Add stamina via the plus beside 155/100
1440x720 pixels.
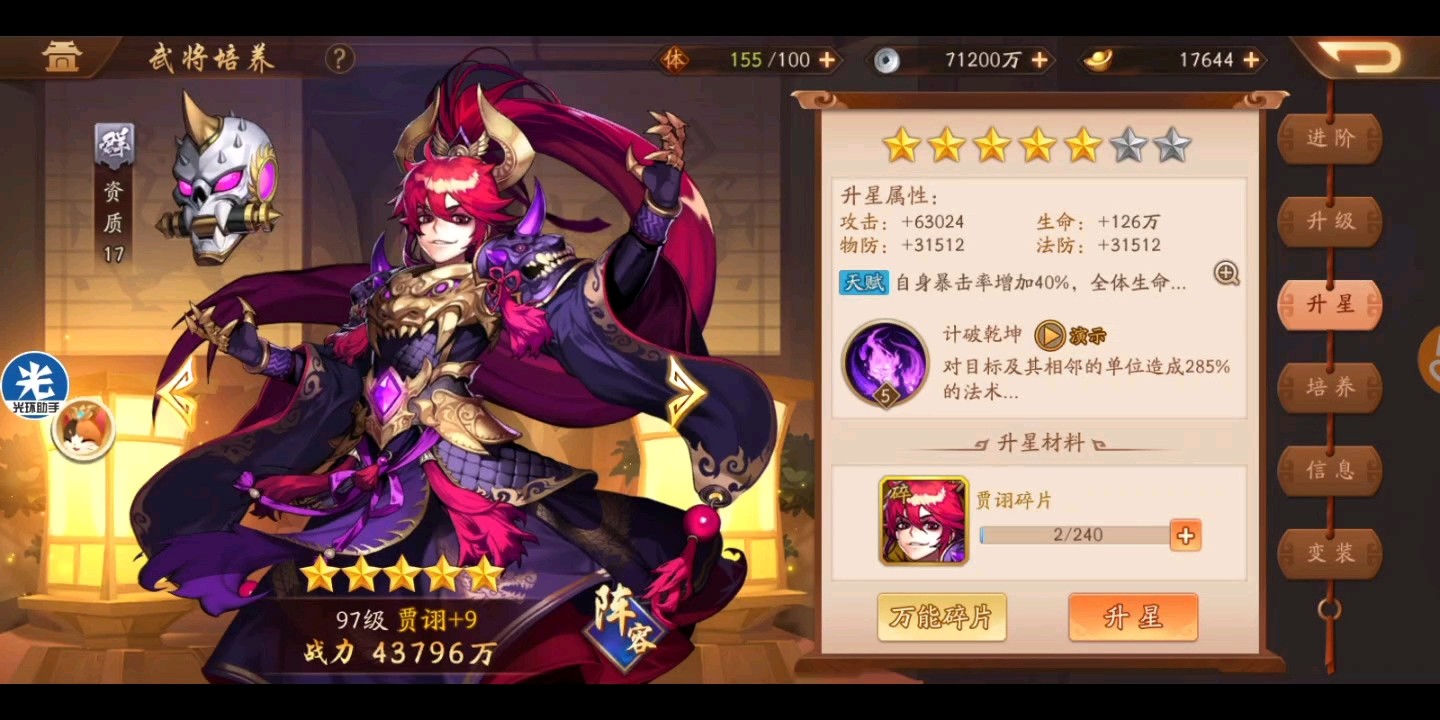coord(828,59)
